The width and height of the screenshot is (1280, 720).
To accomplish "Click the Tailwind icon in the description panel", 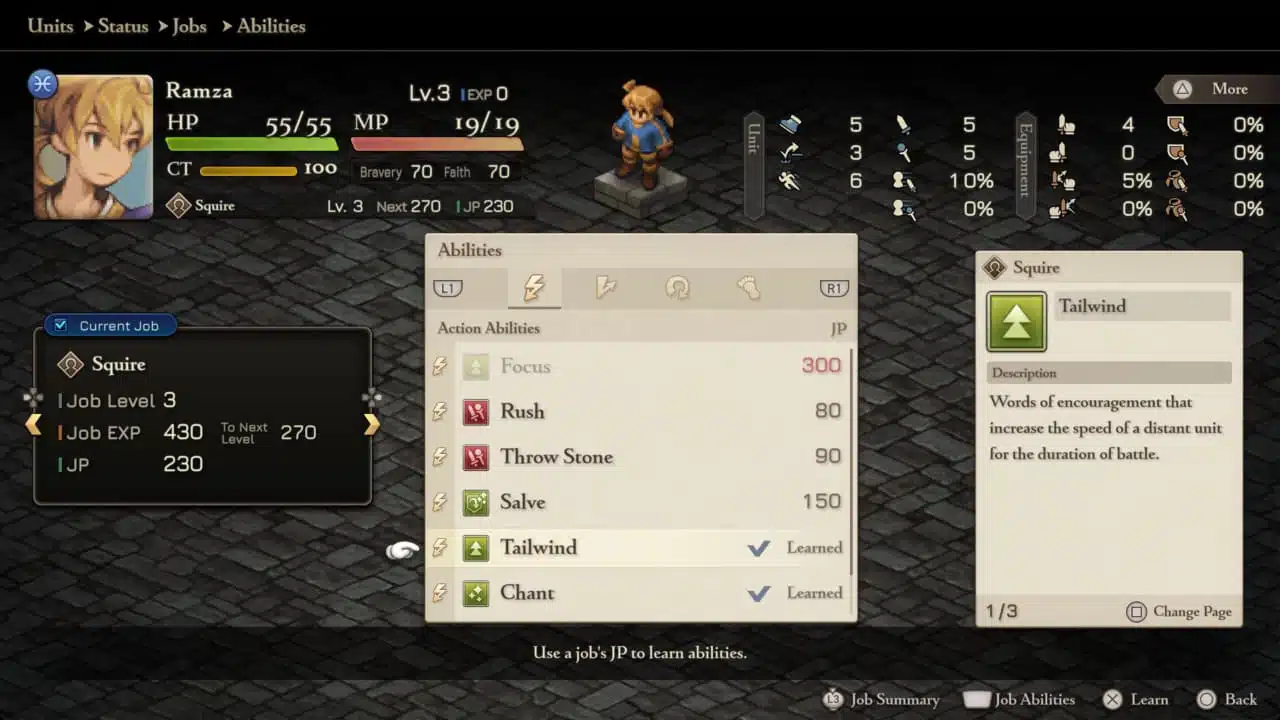I will pos(1016,322).
